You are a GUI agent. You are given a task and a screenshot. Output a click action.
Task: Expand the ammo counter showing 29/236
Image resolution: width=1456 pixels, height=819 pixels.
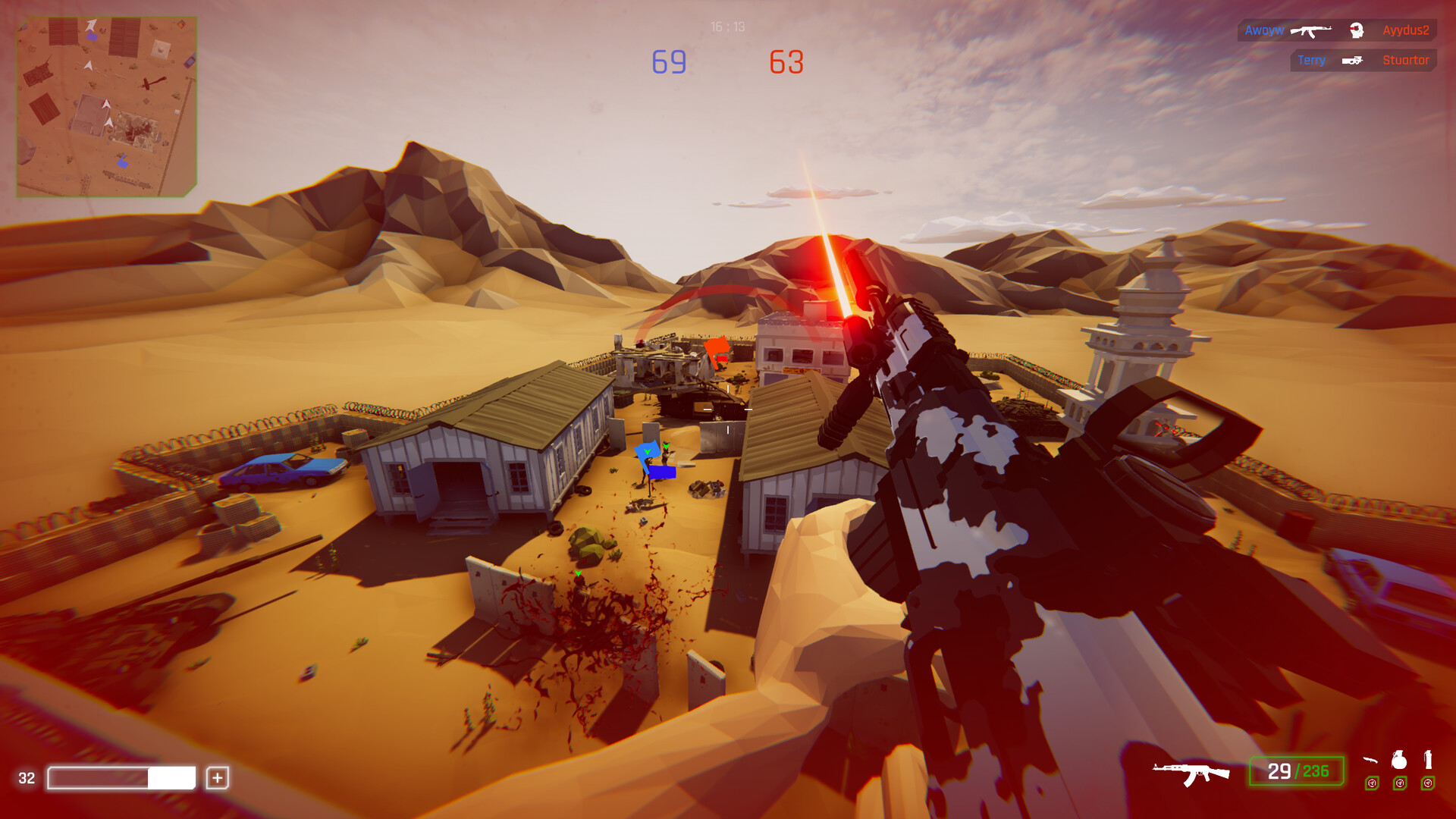[1297, 770]
